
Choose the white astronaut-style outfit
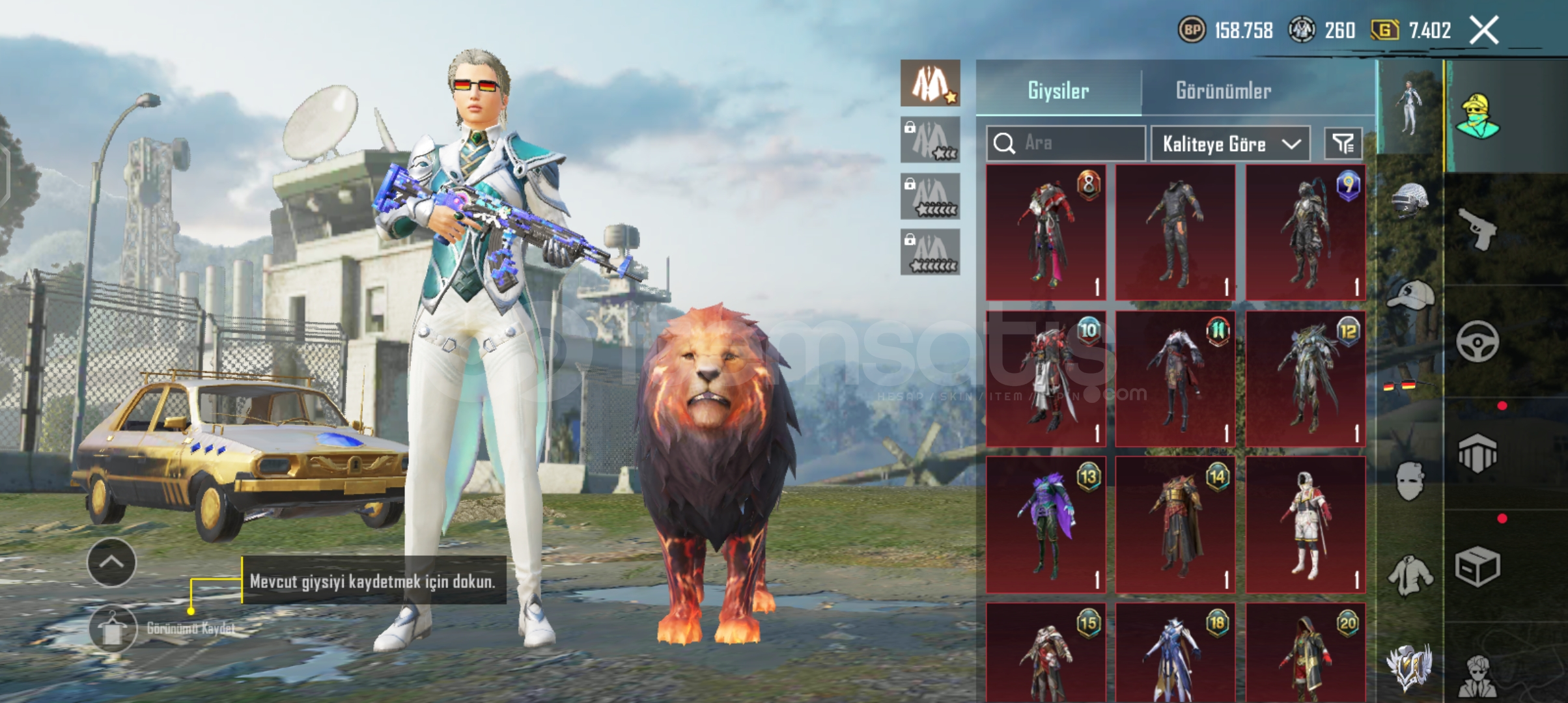(x=1305, y=525)
